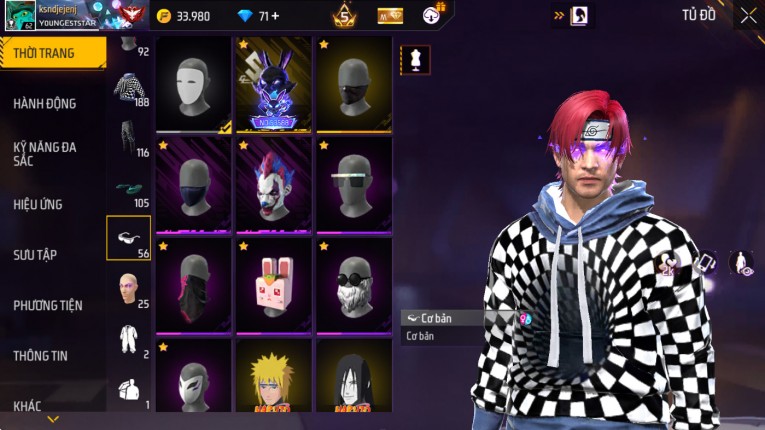The image size is (765, 430).
Task: Choose the pink bunny block head
Action: tap(274, 285)
